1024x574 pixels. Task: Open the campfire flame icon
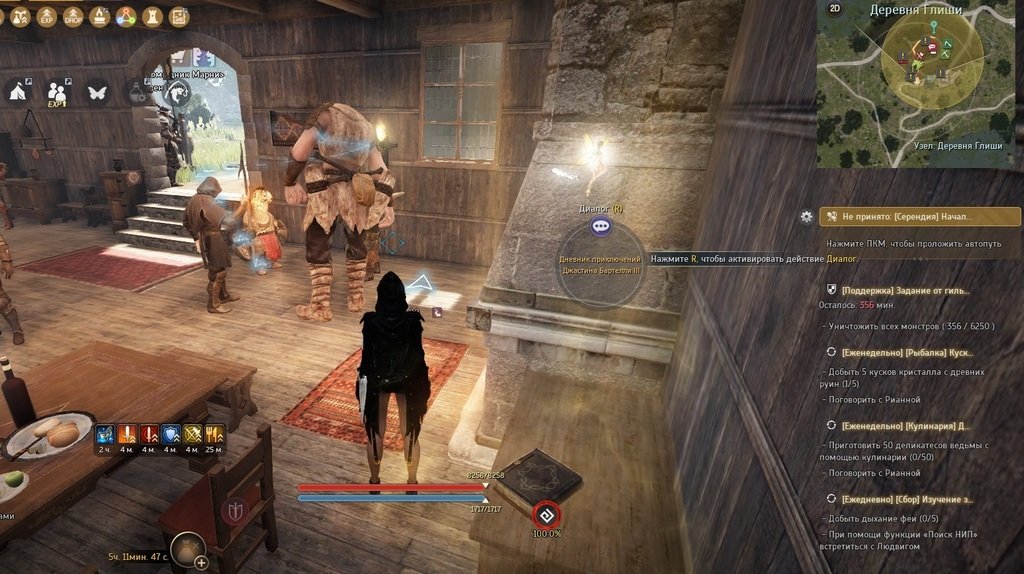(x=100, y=17)
